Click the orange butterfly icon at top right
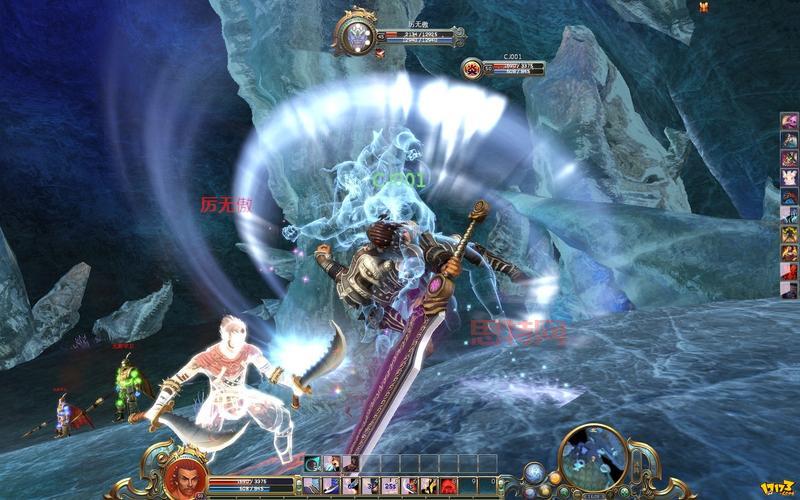The height and width of the screenshot is (500, 800). (705, 8)
